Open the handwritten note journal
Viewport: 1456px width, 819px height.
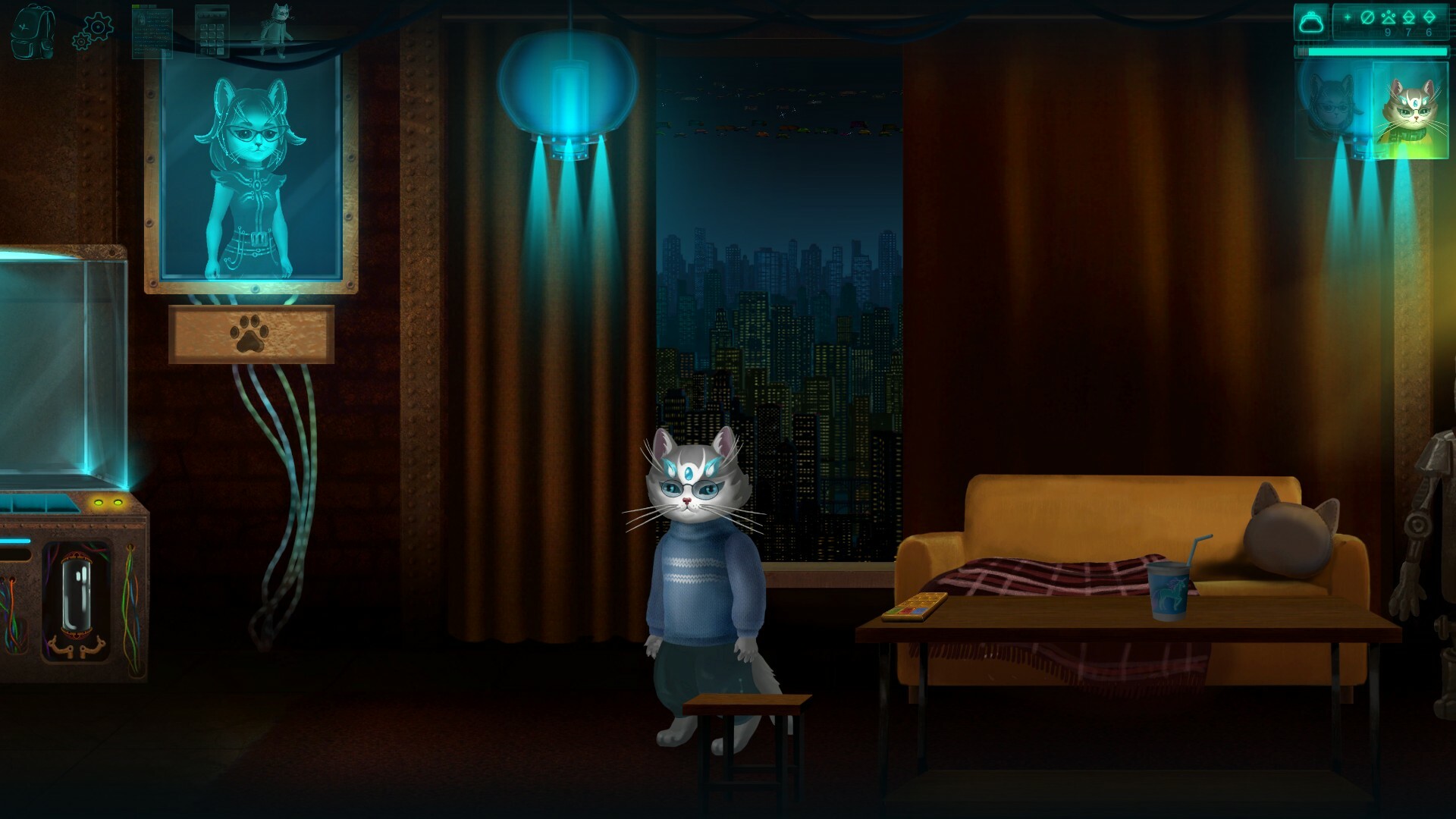pyautogui.click(x=152, y=35)
